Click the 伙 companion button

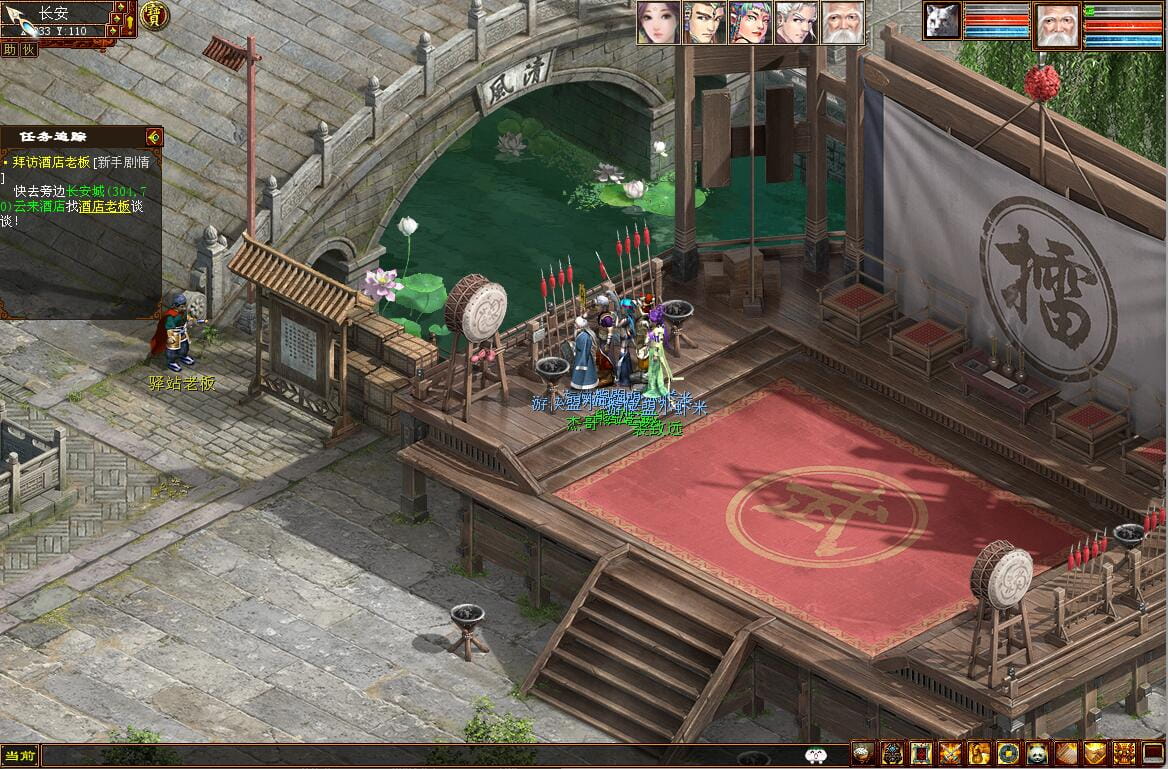click(28, 49)
